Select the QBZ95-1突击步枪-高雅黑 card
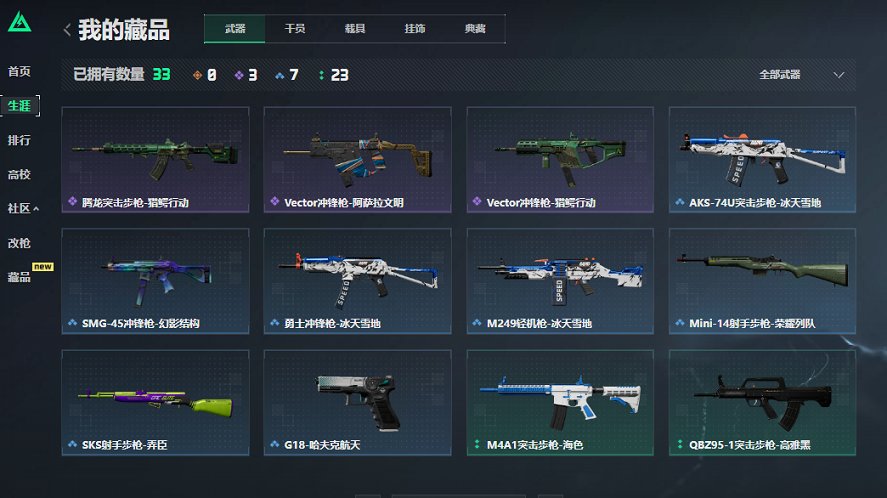887x498 pixels. pos(762,402)
